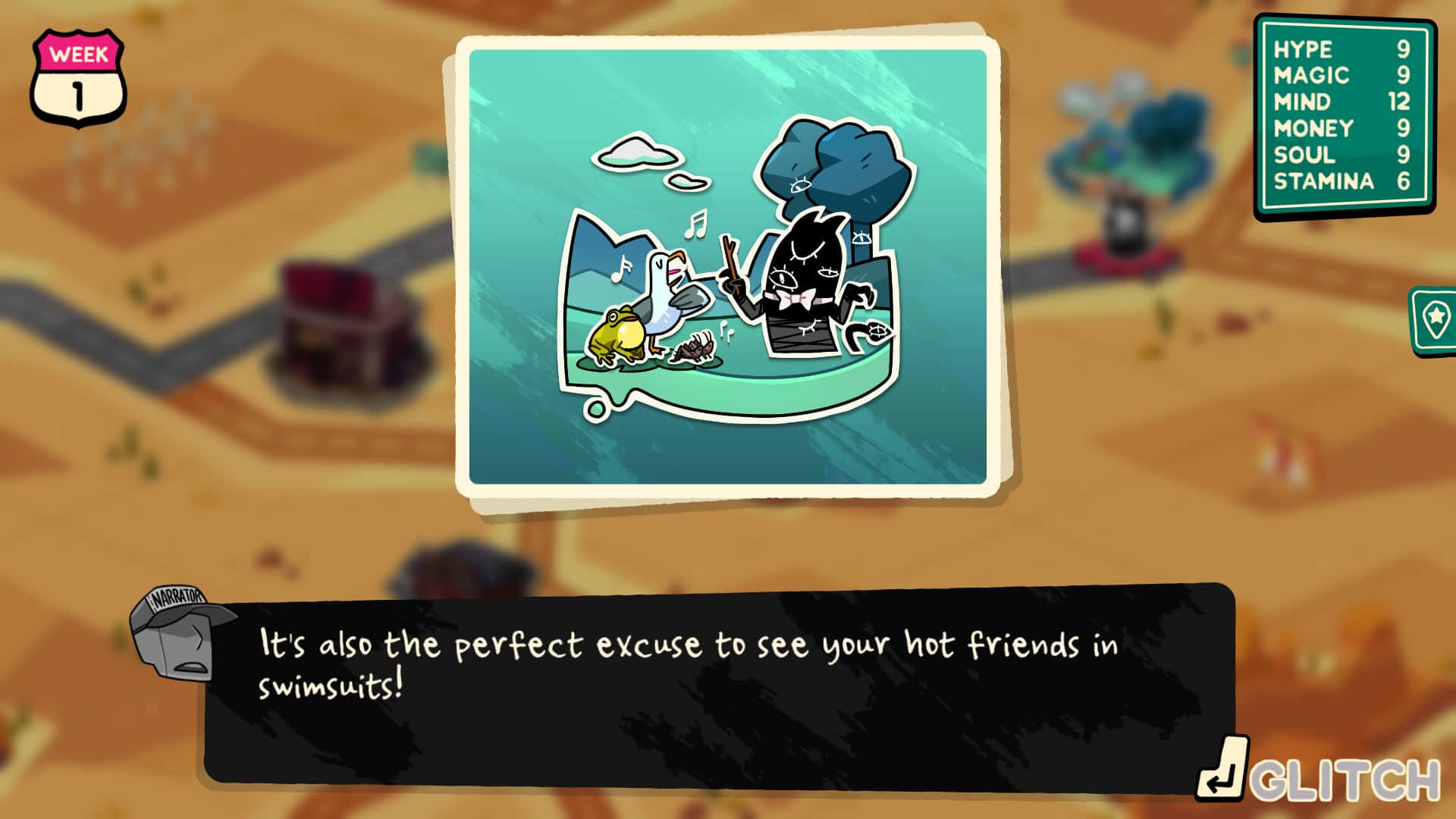Click the MONEY row on the stats sign
Screen dimensions: 1456x819
[1342, 127]
